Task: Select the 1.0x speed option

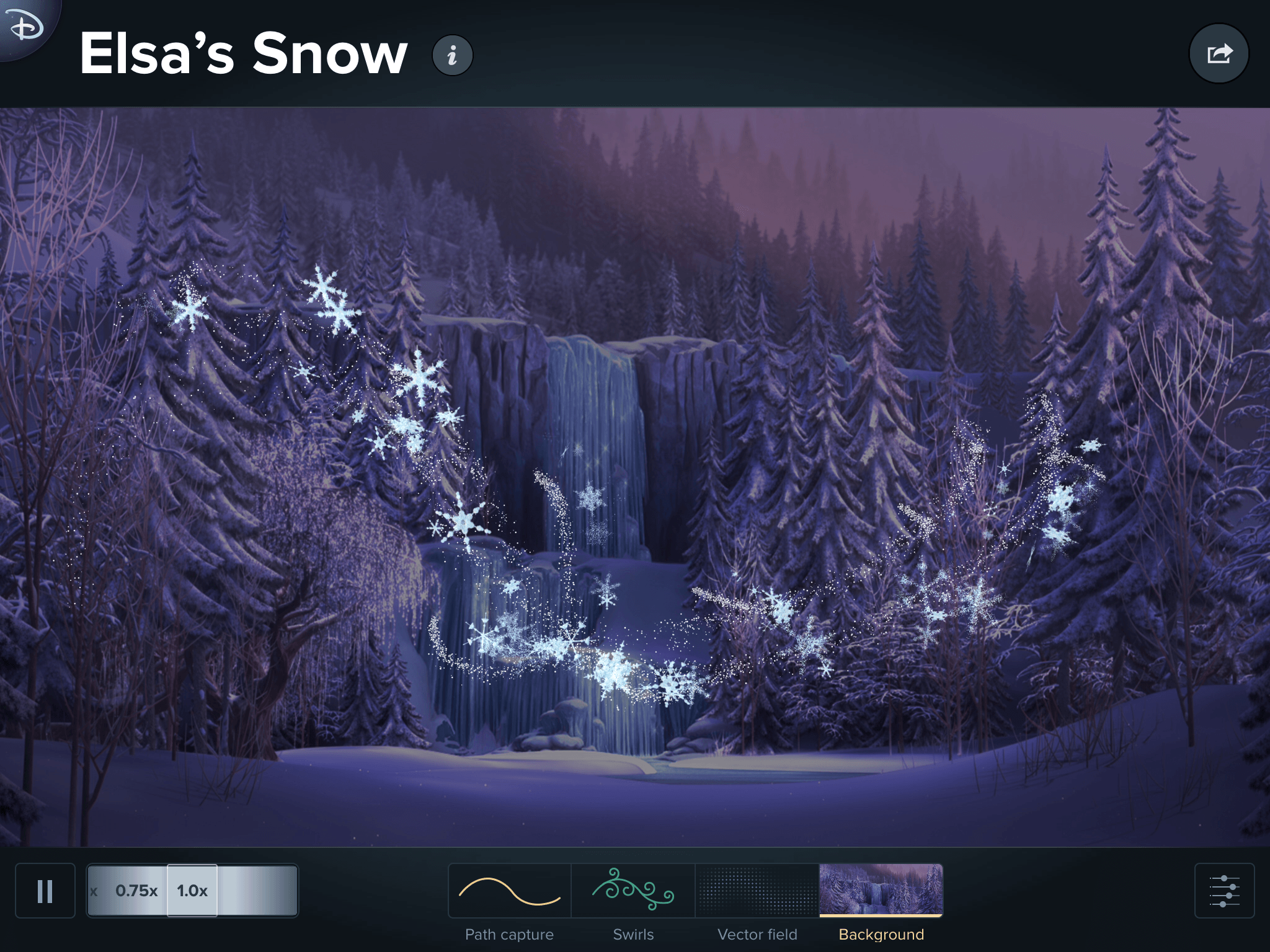Action: point(192,891)
